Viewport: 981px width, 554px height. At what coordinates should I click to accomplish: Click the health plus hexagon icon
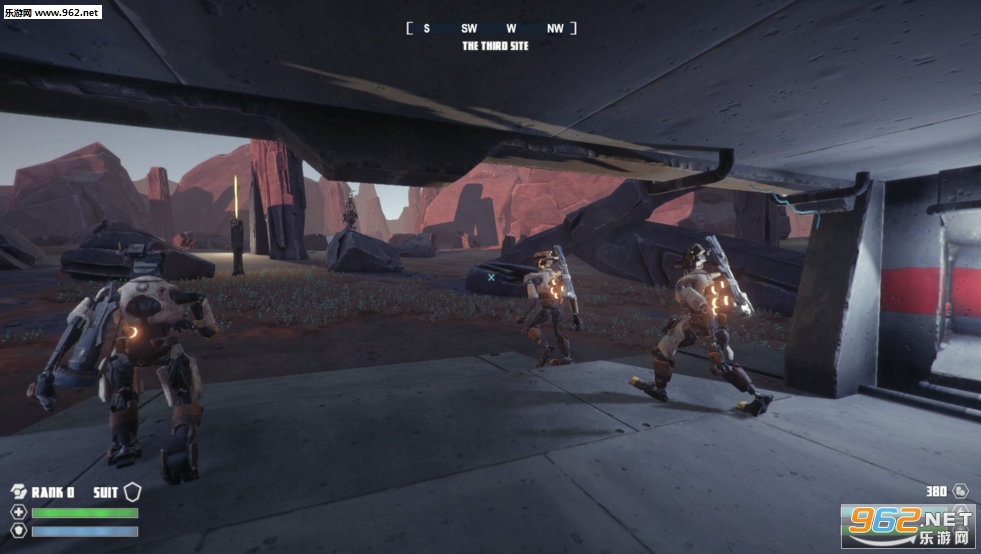[18, 512]
